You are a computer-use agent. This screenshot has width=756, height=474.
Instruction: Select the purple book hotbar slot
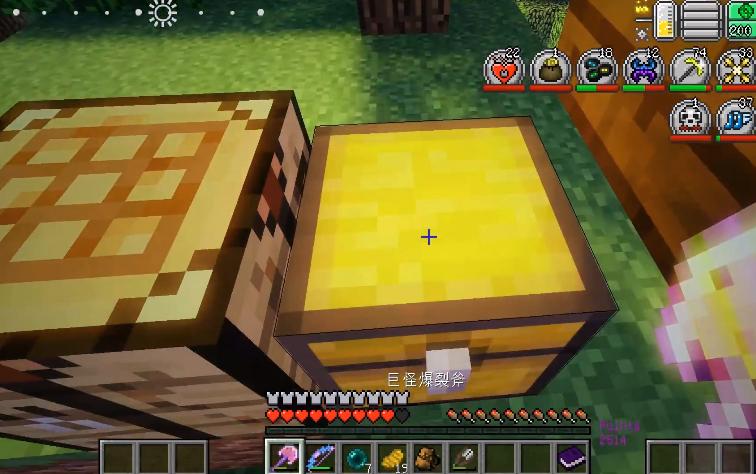coord(573,458)
